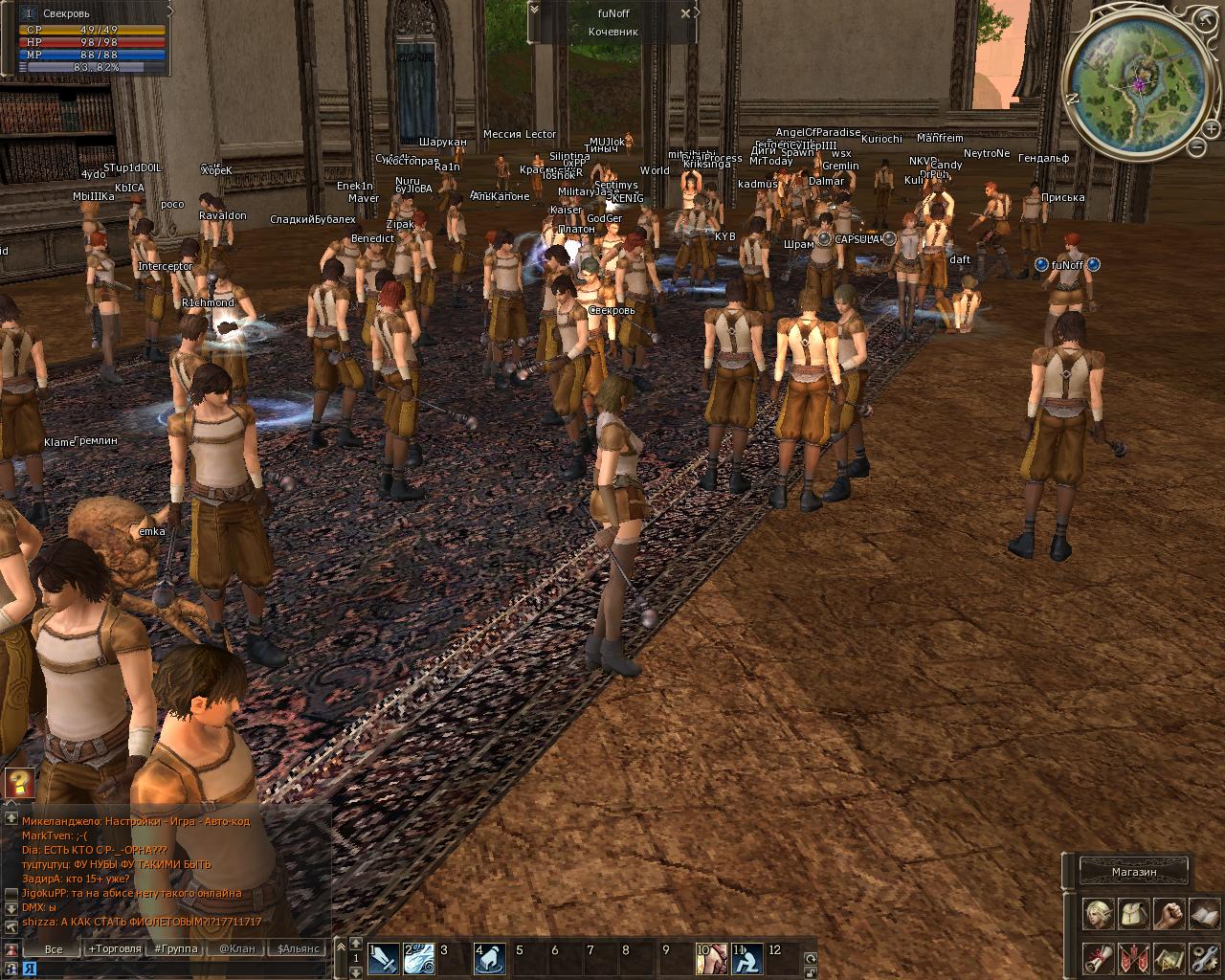Switch chat to the $Альянс tab
This screenshot has width=1225, height=980.
298,949
